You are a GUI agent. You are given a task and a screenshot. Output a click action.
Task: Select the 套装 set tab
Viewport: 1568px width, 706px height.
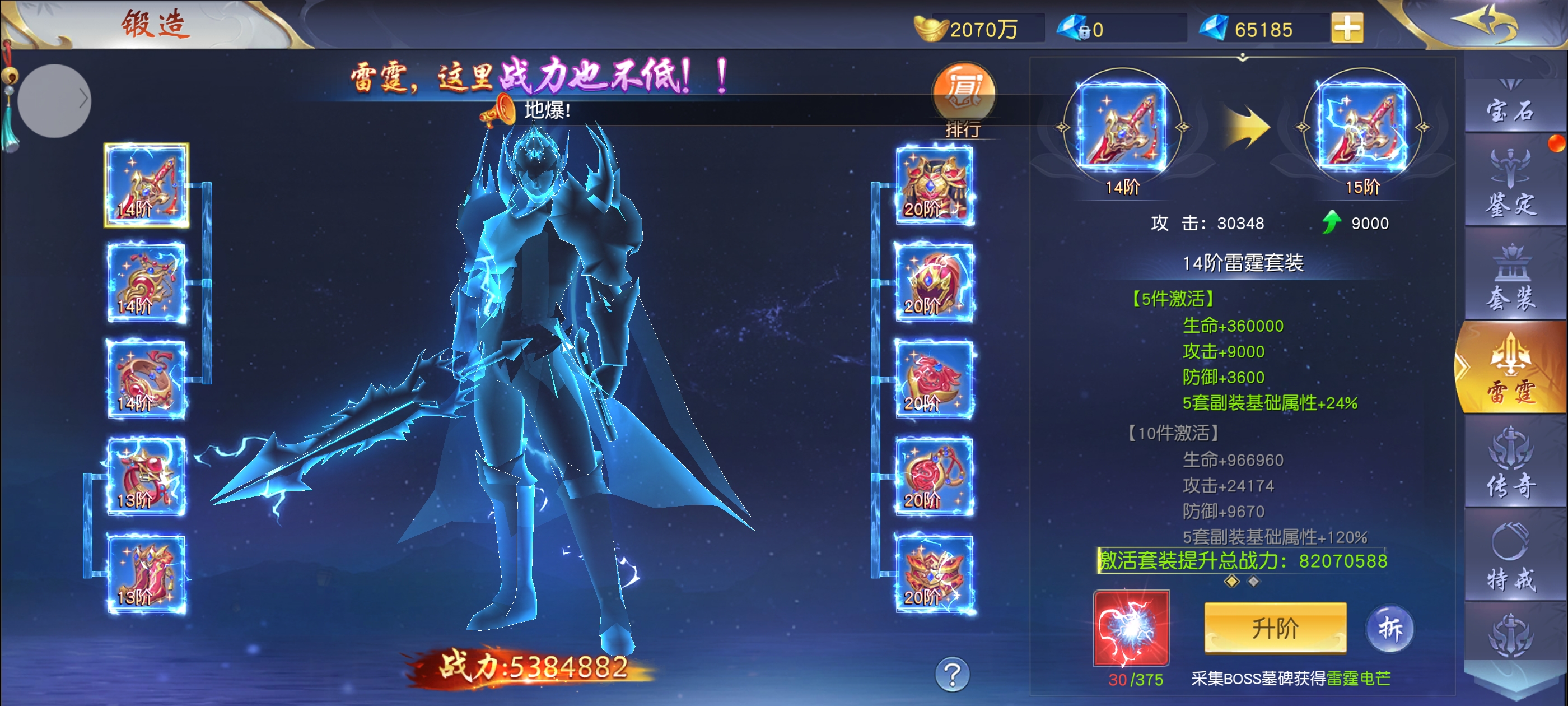pos(1510,278)
